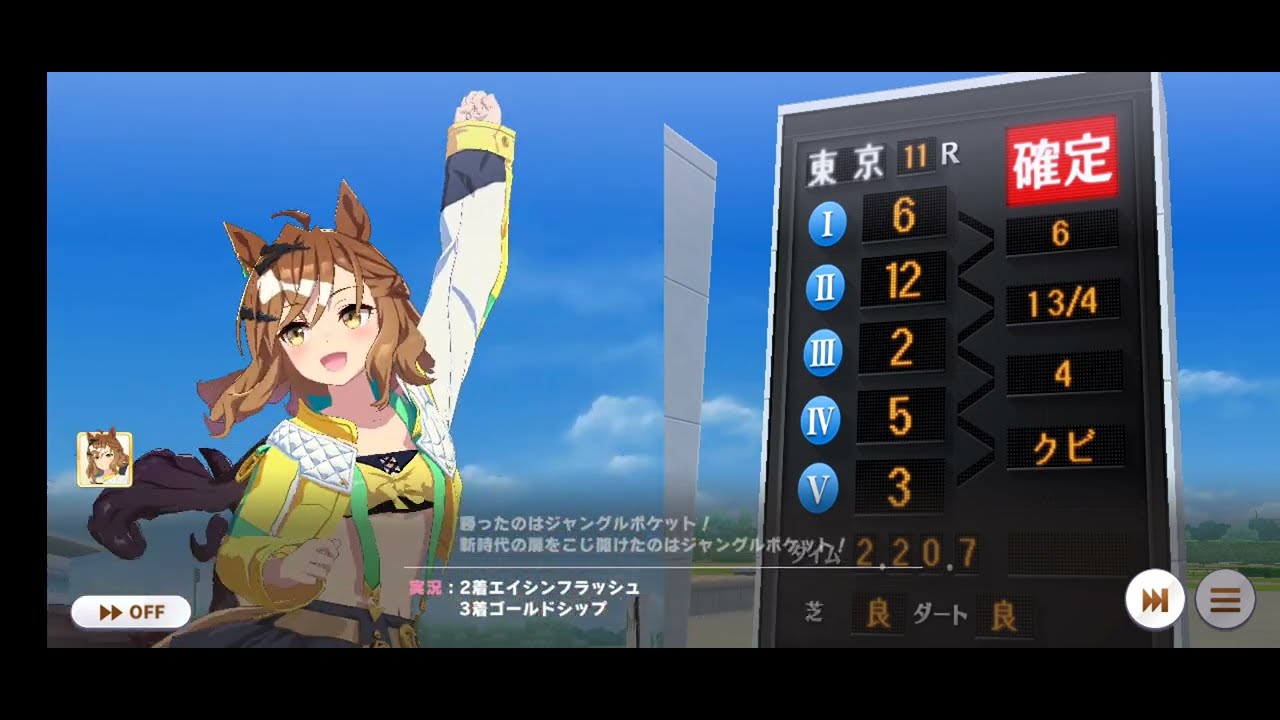Tap the blue position IV marker
This screenshot has width=1280, height=720.
(x=819, y=415)
